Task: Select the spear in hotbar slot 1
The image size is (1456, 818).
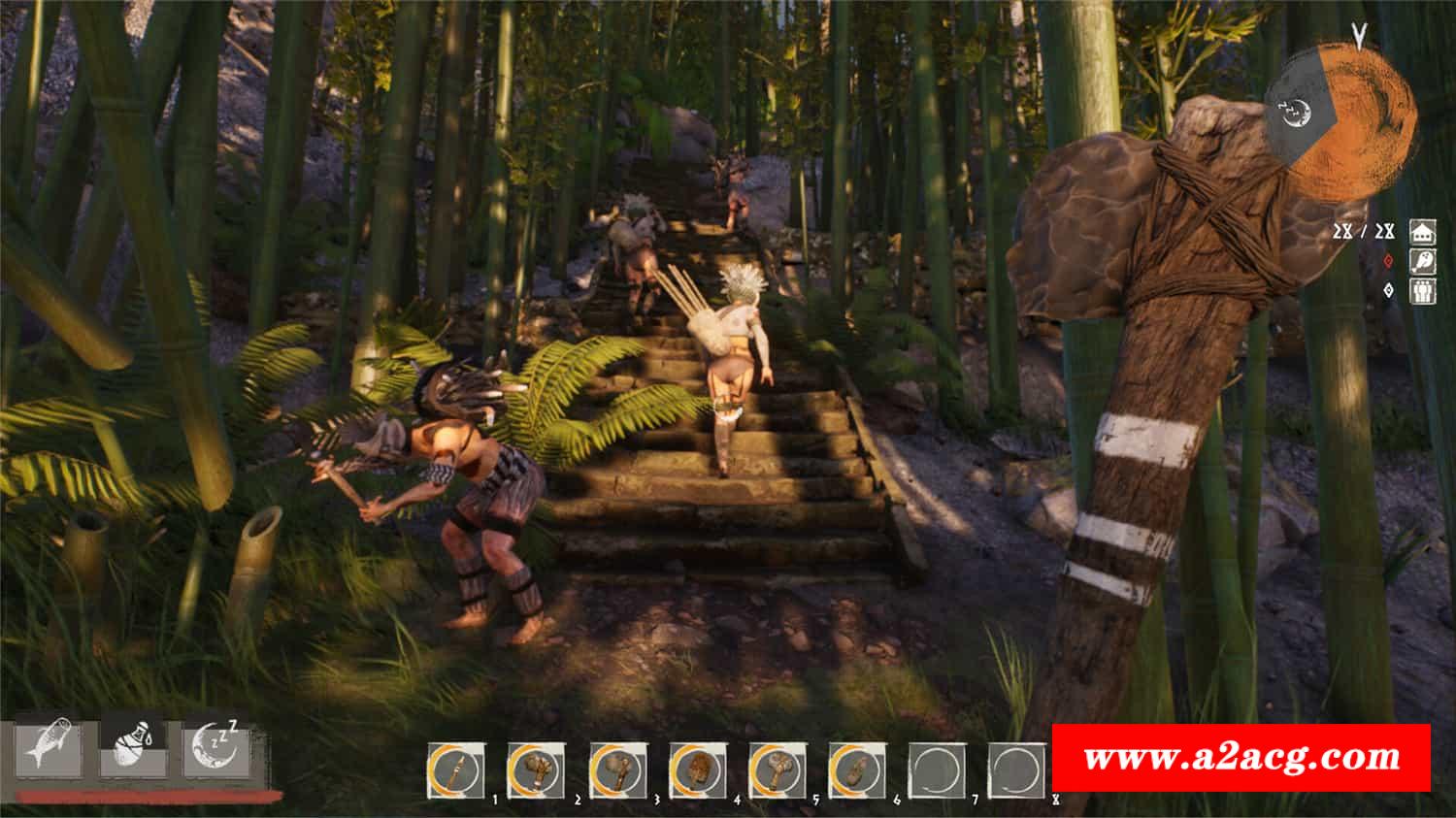Action: tap(454, 771)
